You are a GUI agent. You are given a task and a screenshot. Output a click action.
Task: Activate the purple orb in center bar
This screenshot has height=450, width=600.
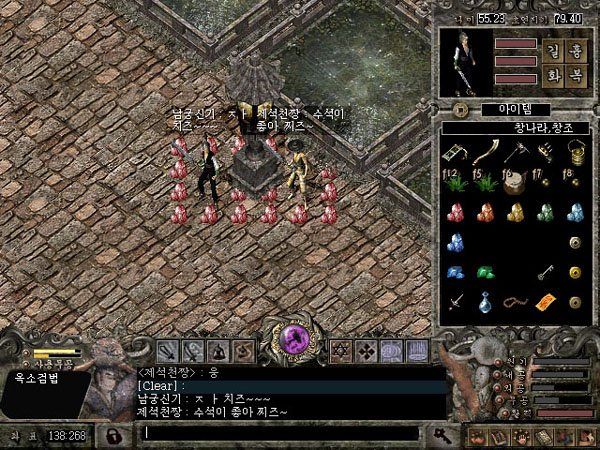(x=296, y=340)
